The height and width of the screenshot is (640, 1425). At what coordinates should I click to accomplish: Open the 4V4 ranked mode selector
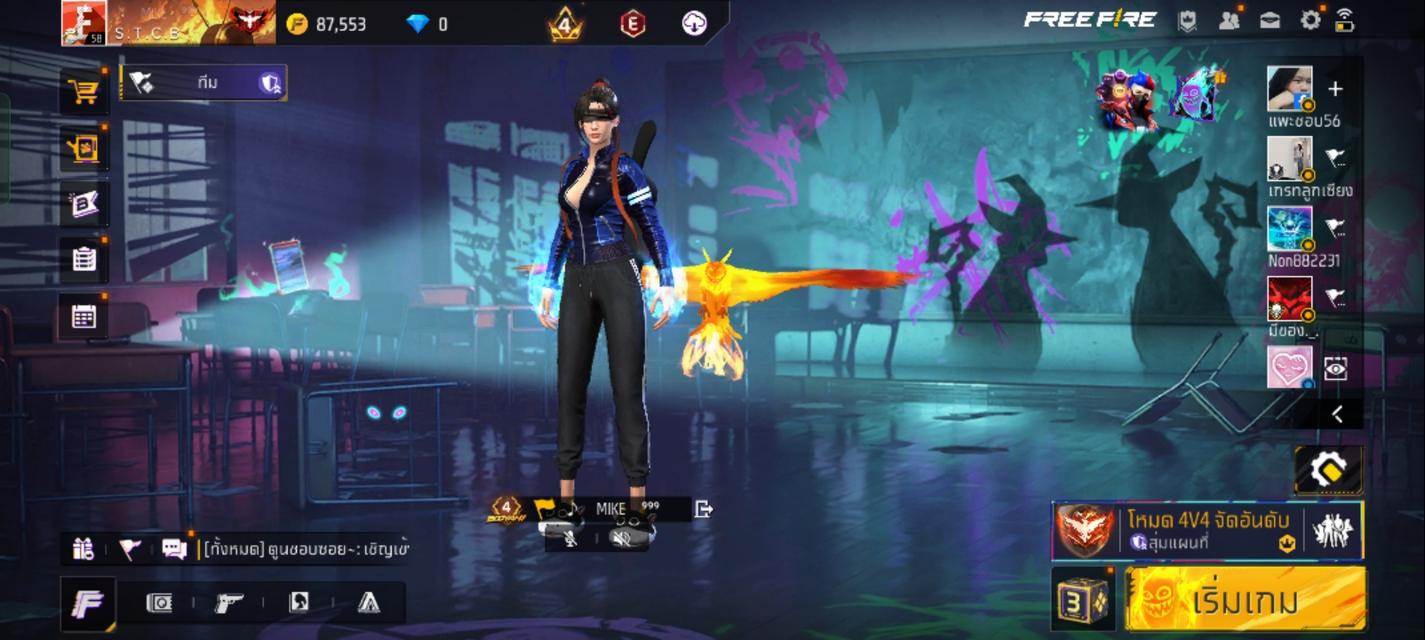coord(1207,530)
